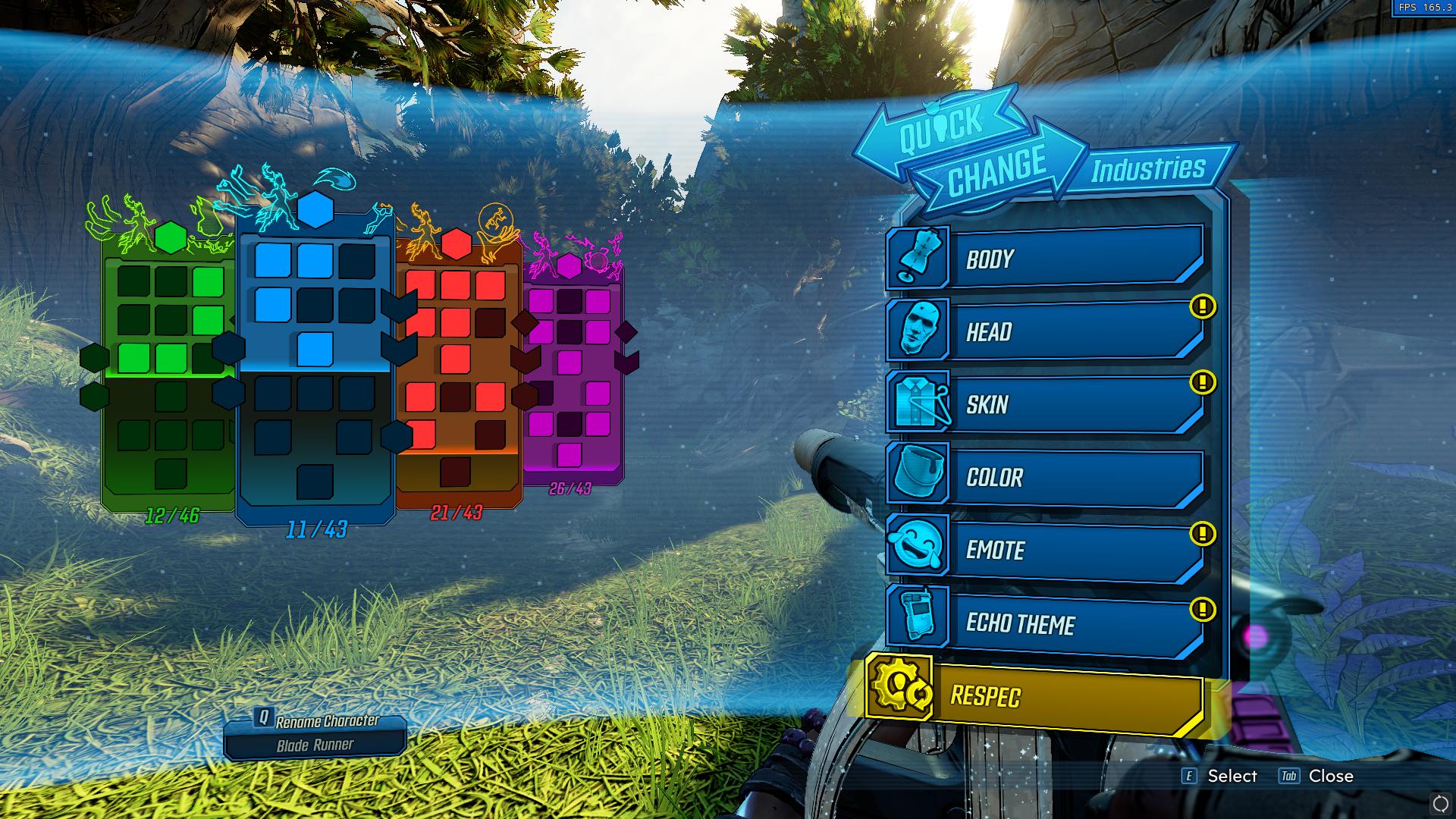1456x819 pixels.
Task: Click the exclamation badge on EMOTE row
Action: 1203,533
